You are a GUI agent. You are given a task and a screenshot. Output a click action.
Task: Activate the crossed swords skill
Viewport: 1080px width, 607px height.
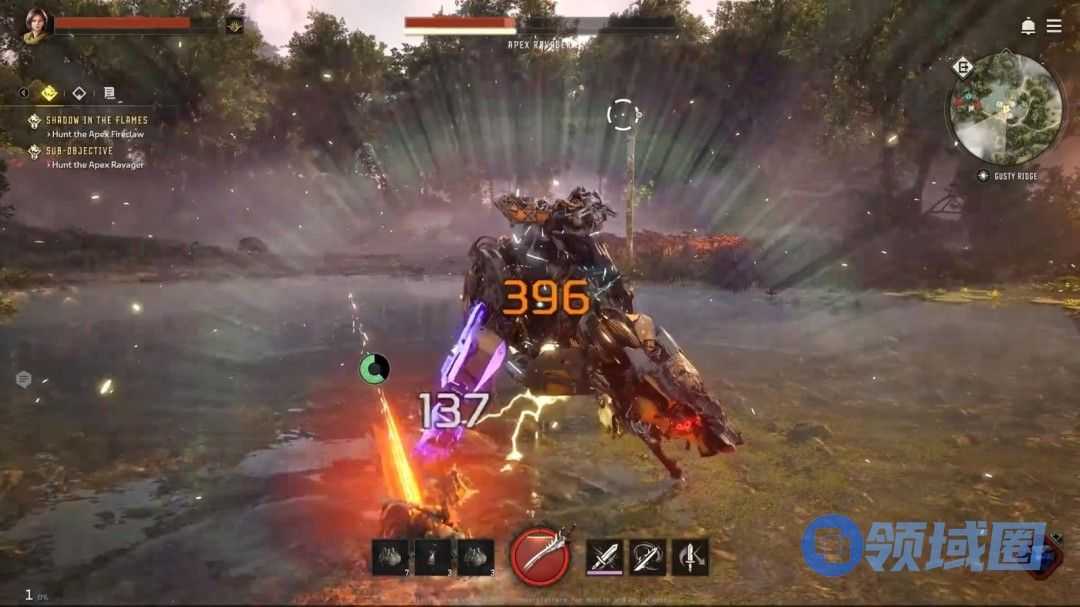[604, 557]
